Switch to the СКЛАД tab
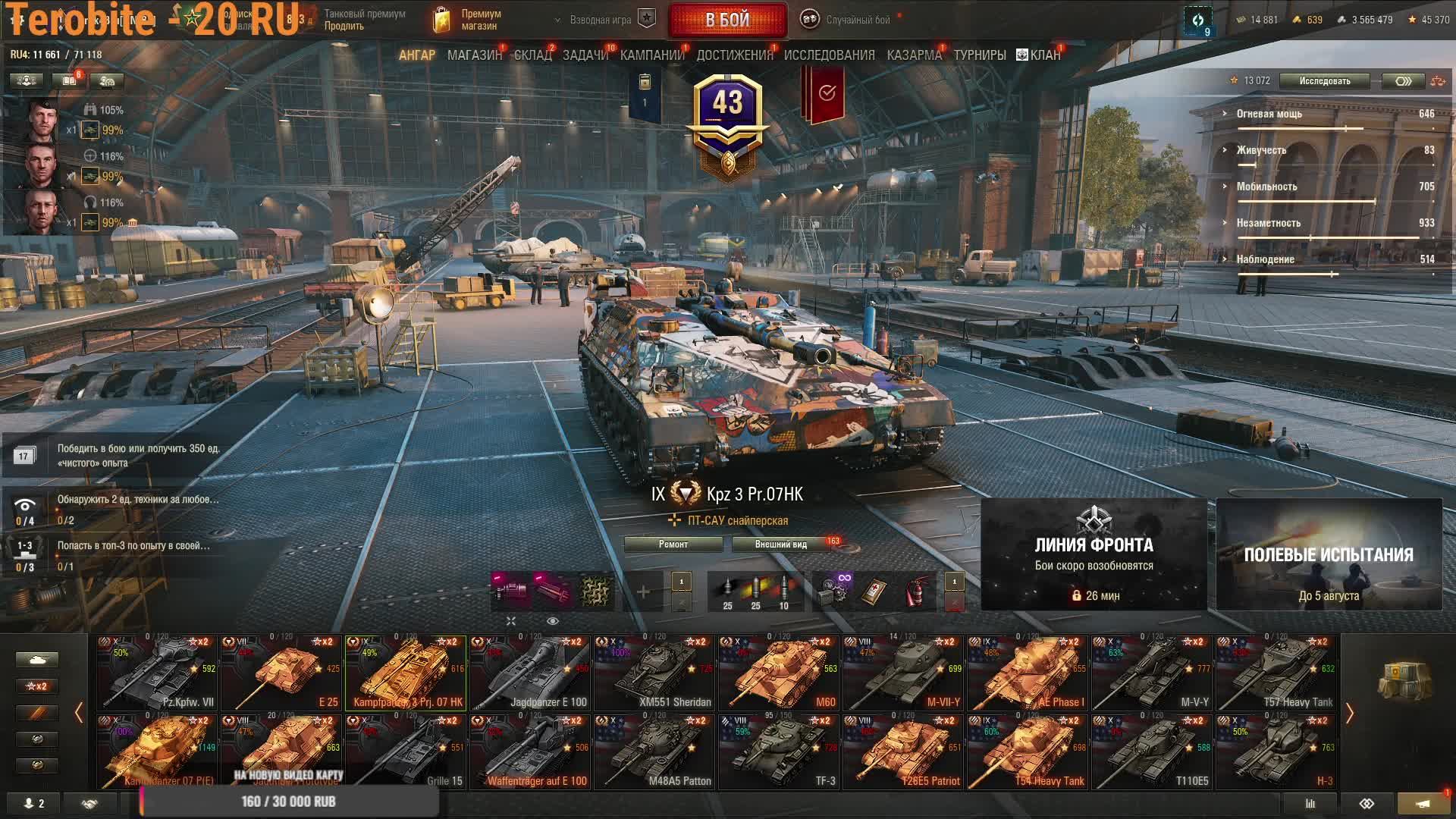The width and height of the screenshot is (1456, 819). tap(532, 55)
